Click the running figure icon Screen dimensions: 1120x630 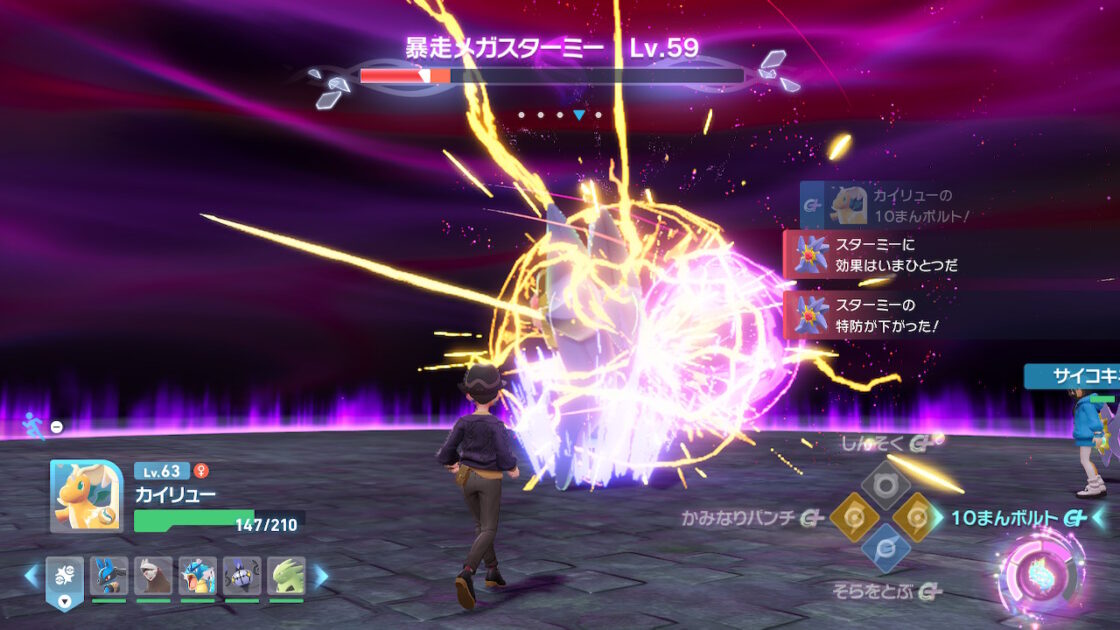click(33, 426)
